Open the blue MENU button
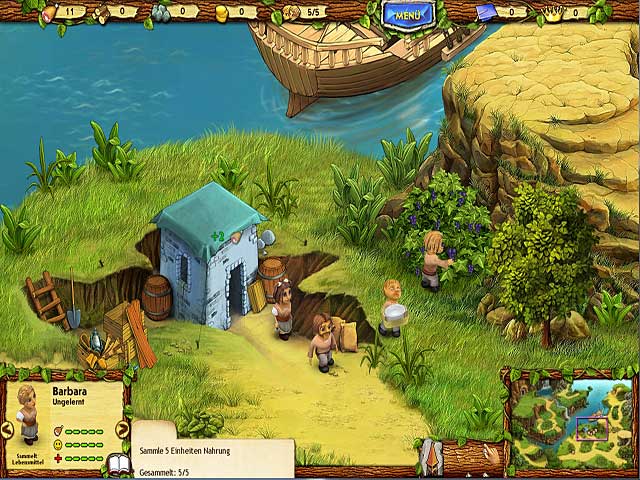The image size is (640, 480). [x=407, y=14]
